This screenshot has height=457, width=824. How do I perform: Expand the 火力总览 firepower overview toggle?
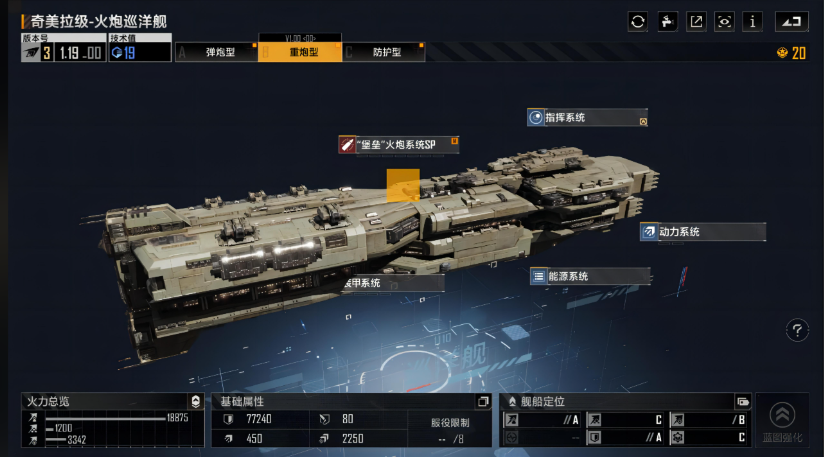pos(195,402)
